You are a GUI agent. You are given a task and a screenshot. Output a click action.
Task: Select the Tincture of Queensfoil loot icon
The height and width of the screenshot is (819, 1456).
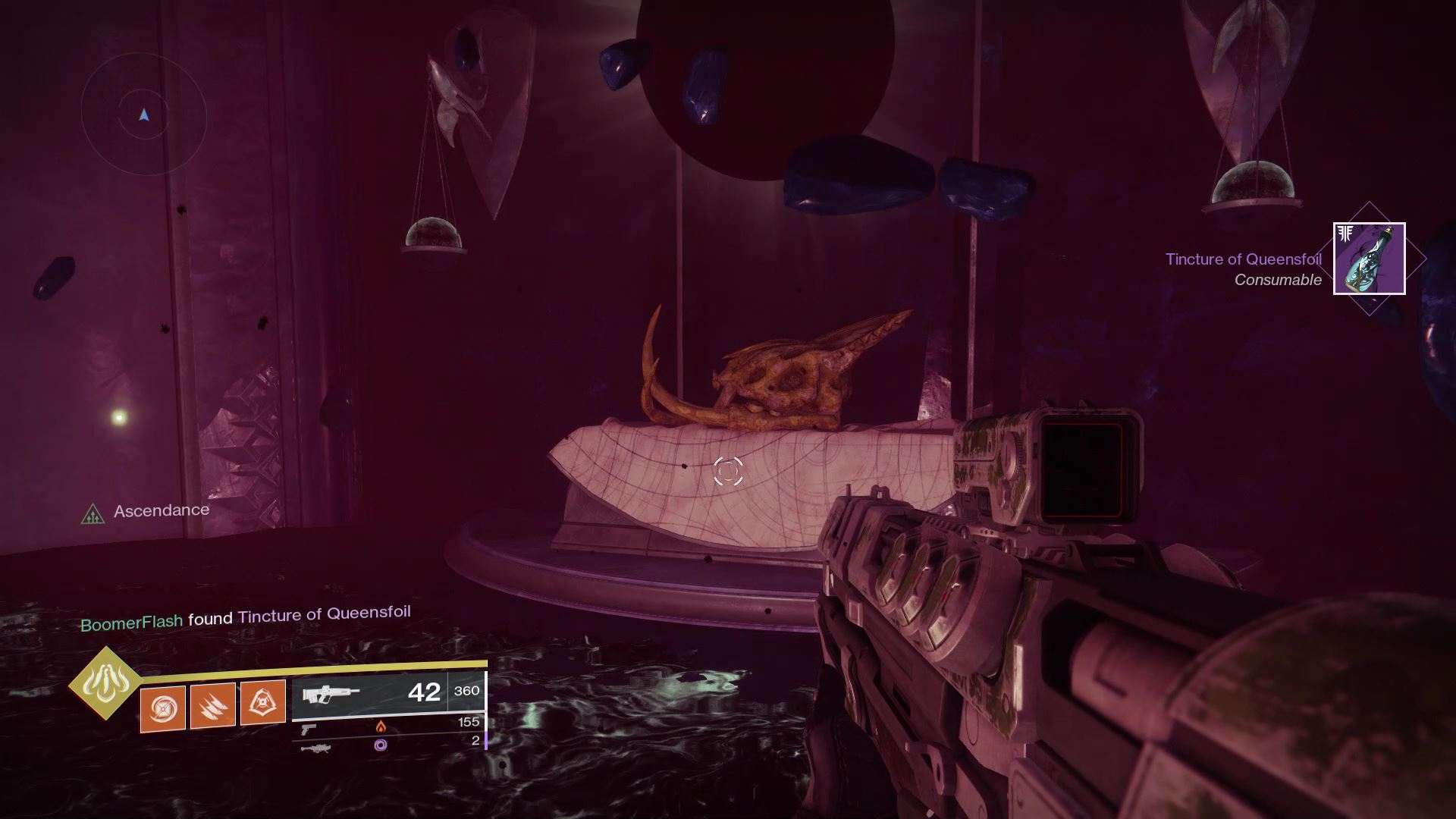tap(1369, 259)
